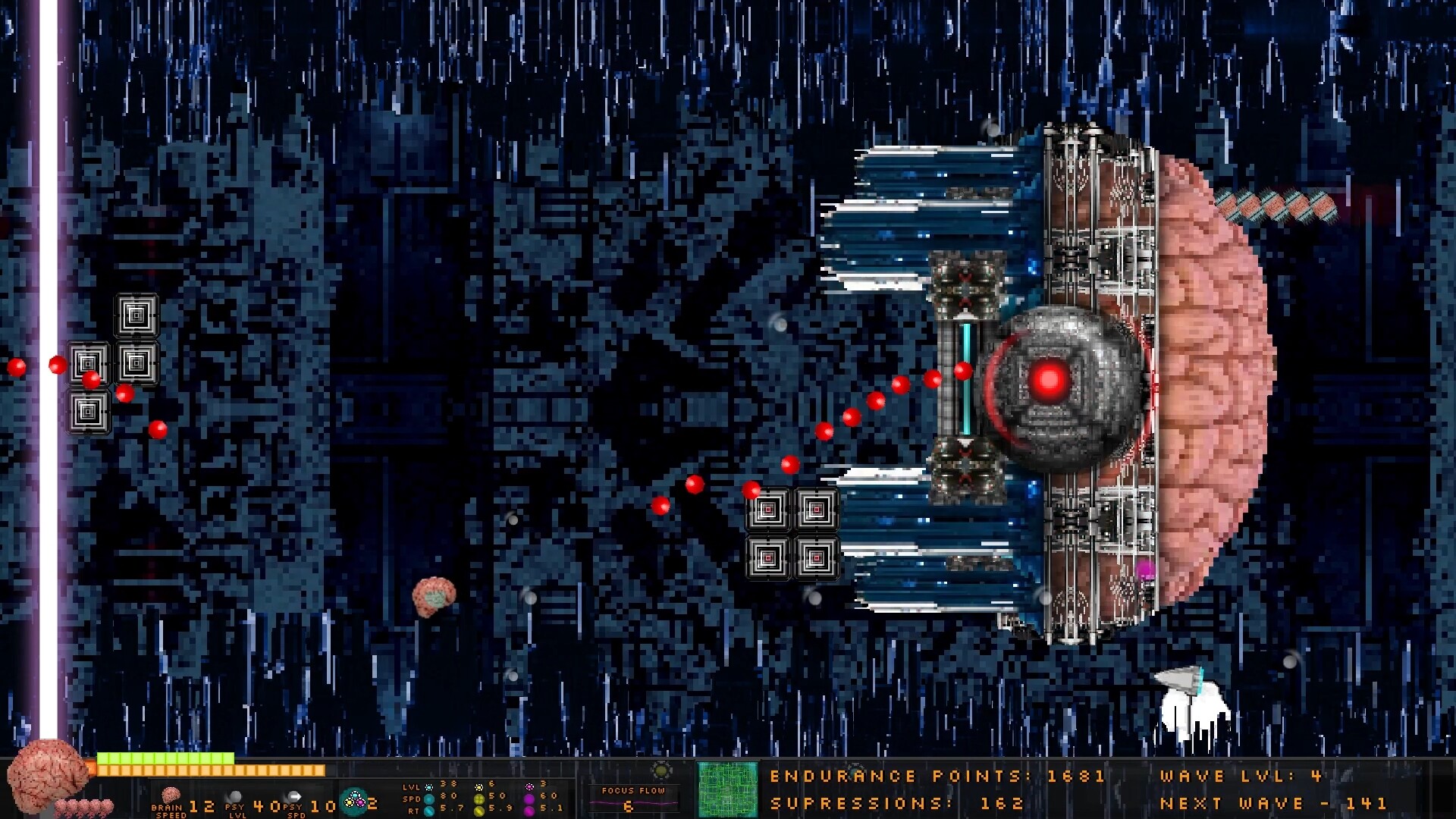The width and height of the screenshot is (1456, 819).
Task: Toggle the cyan LVL snowflake indicator
Action: [x=428, y=786]
